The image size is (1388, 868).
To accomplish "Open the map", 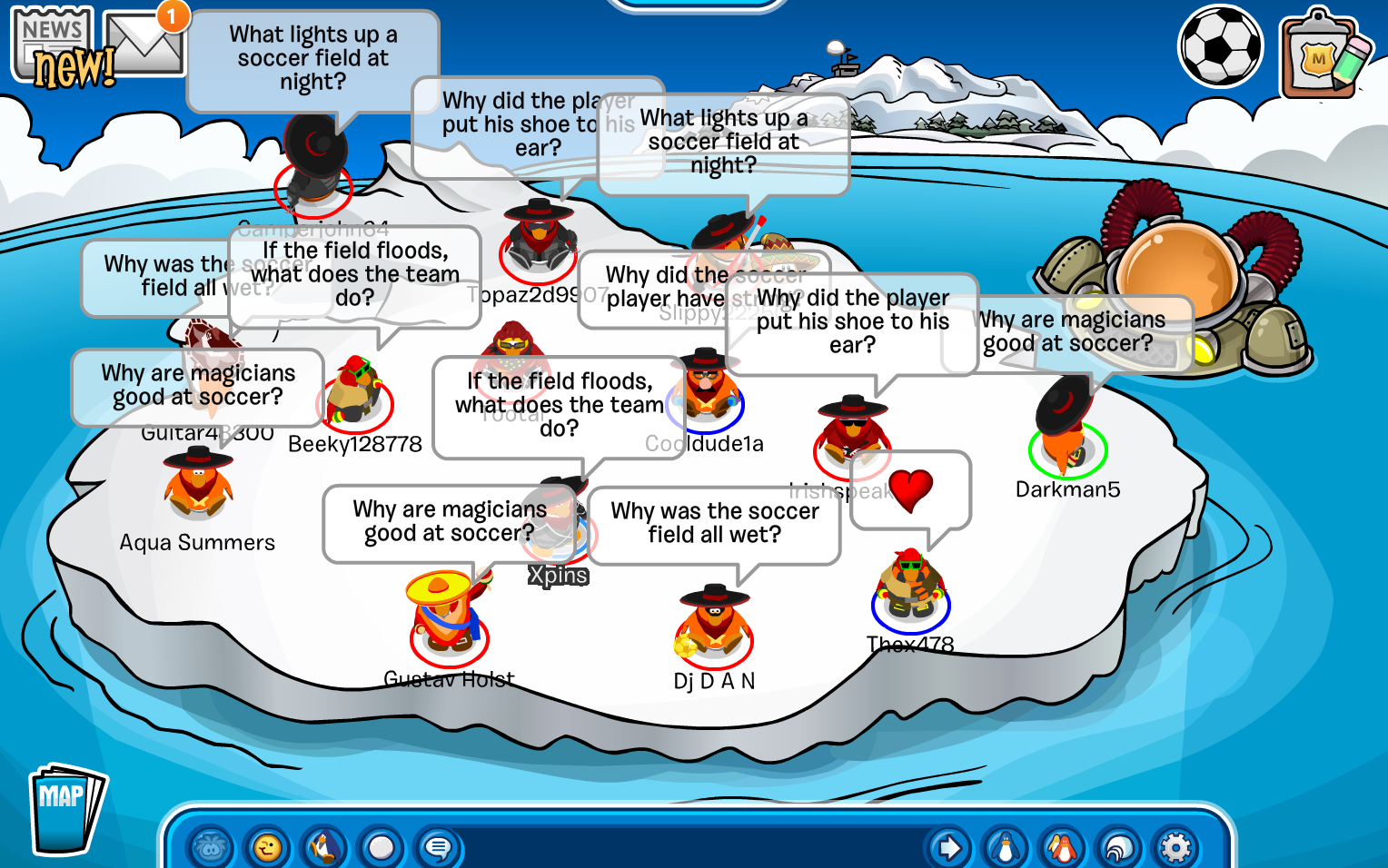I will [65, 808].
